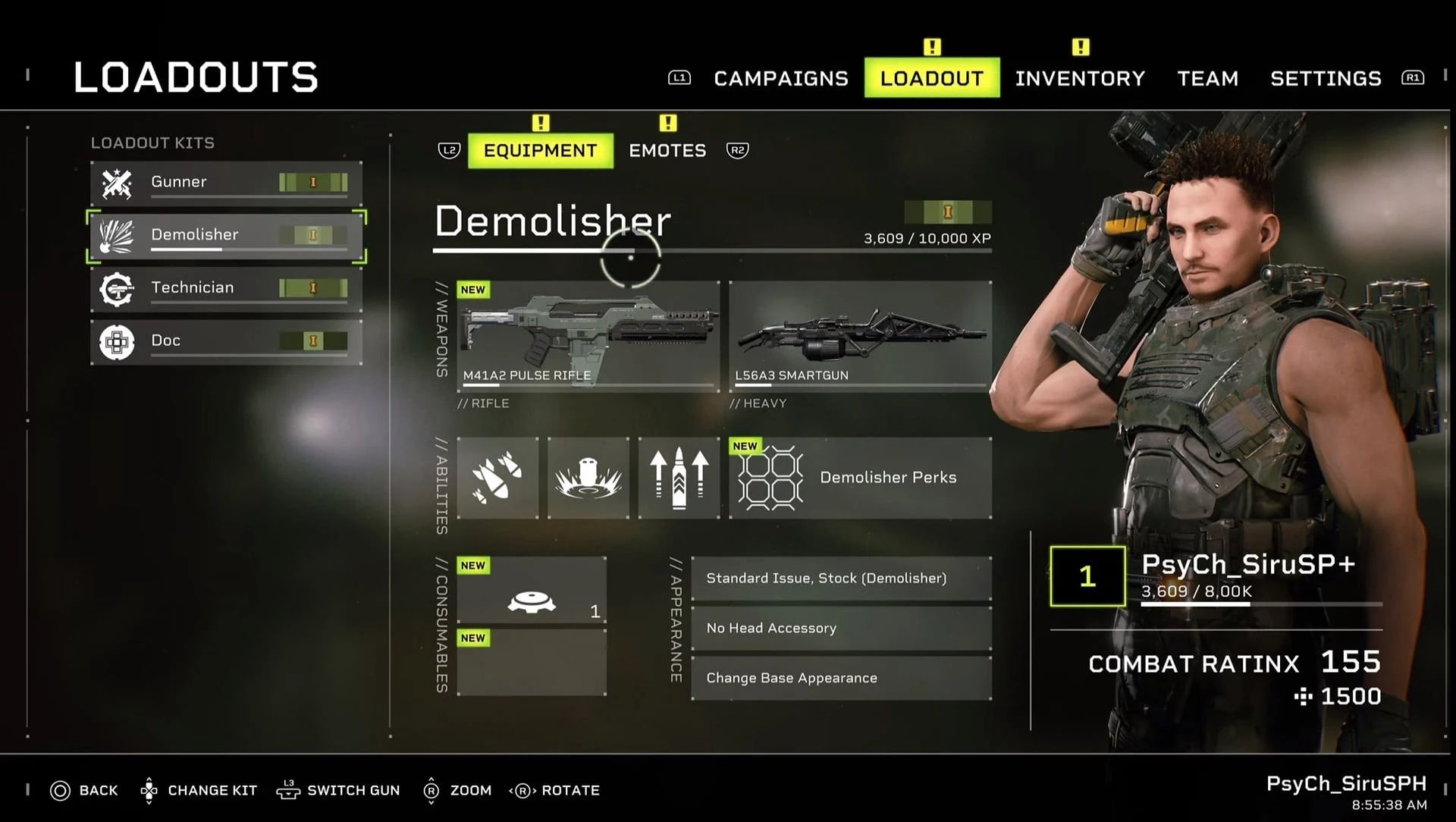Open the TEAM menu item
Viewport: 1456px width, 822px height.
coord(1207,78)
